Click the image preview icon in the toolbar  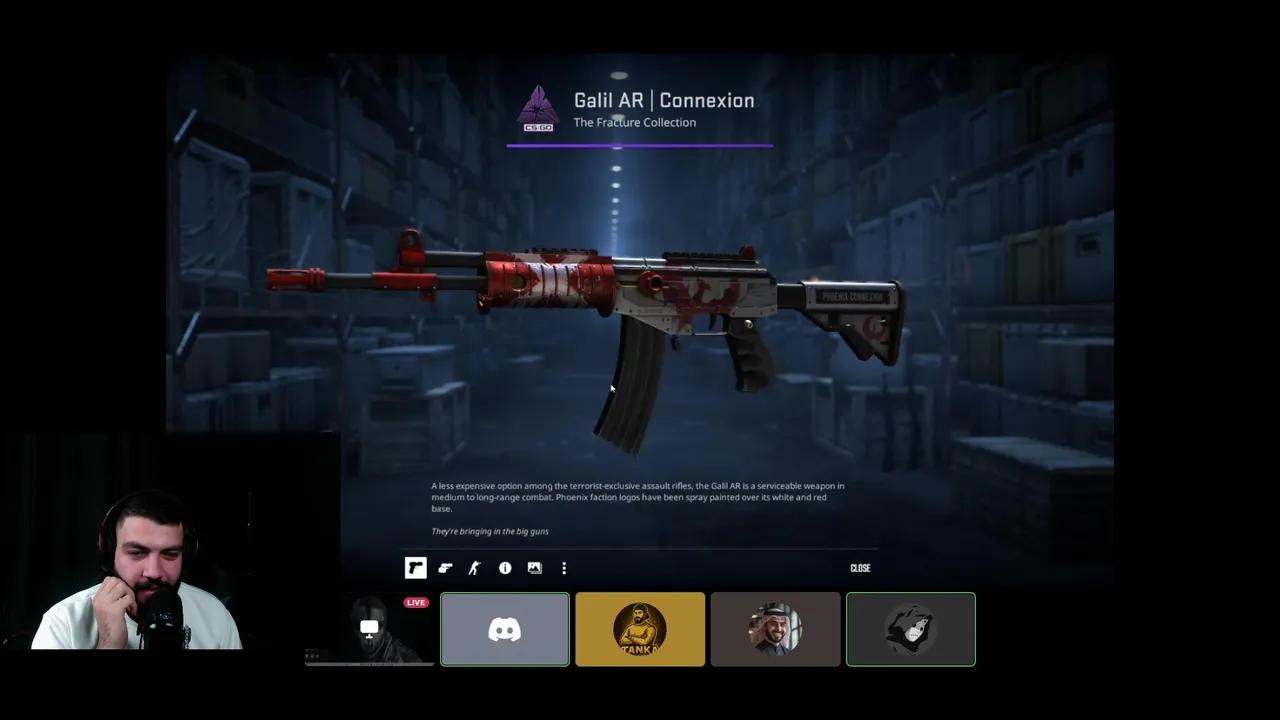coord(534,568)
